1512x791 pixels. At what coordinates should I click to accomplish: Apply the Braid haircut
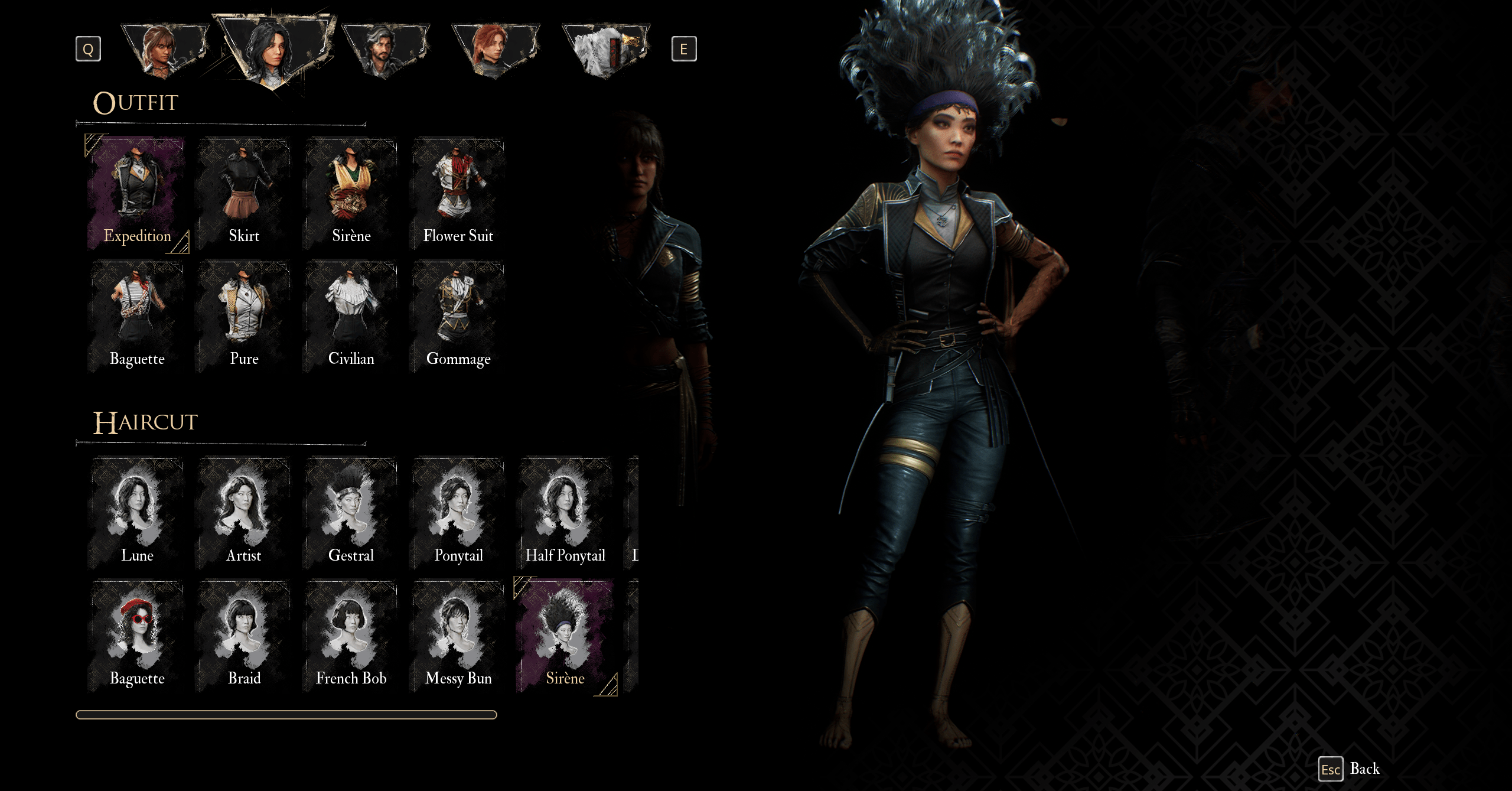click(244, 636)
